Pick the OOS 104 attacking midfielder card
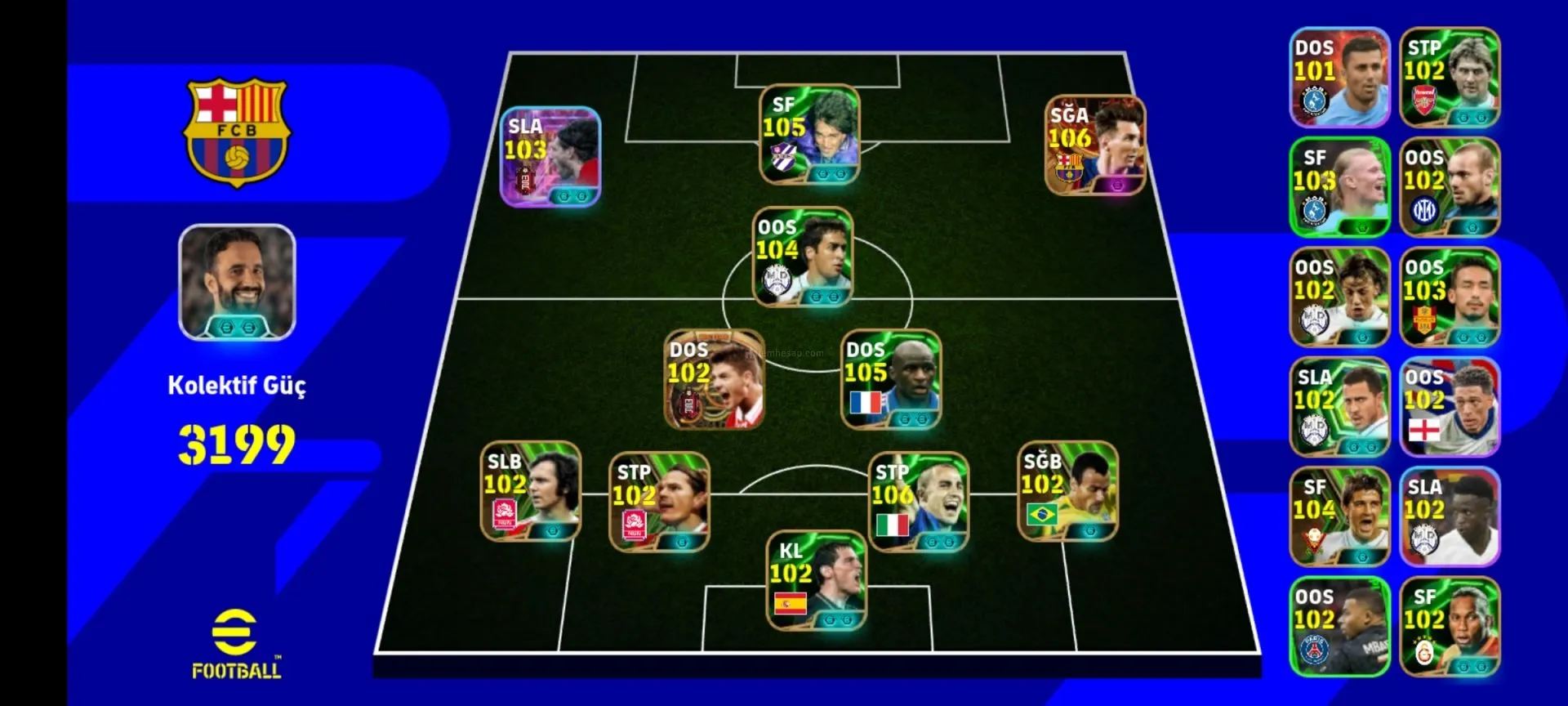The image size is (1568, 706). (802, 257)
